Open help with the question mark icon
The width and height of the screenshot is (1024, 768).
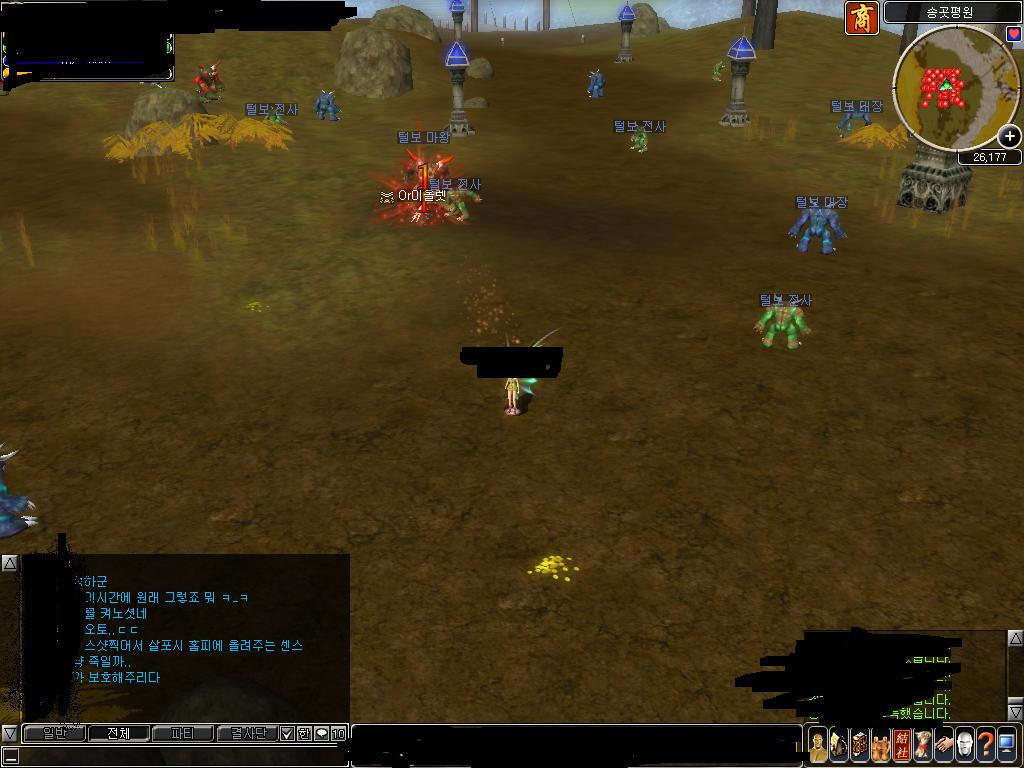point(986,745)
